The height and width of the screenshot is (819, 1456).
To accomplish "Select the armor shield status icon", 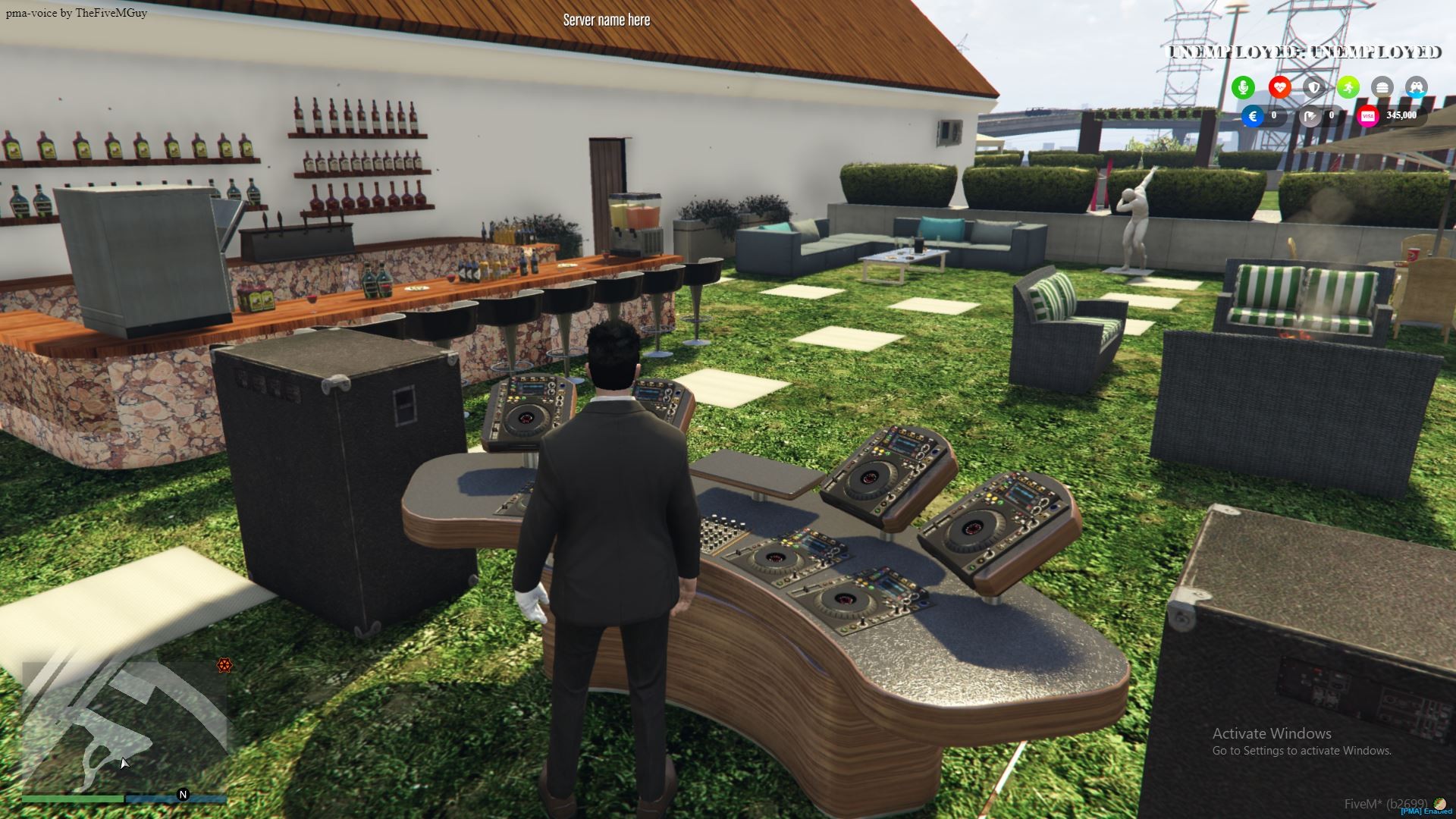I will point(1313,87).
